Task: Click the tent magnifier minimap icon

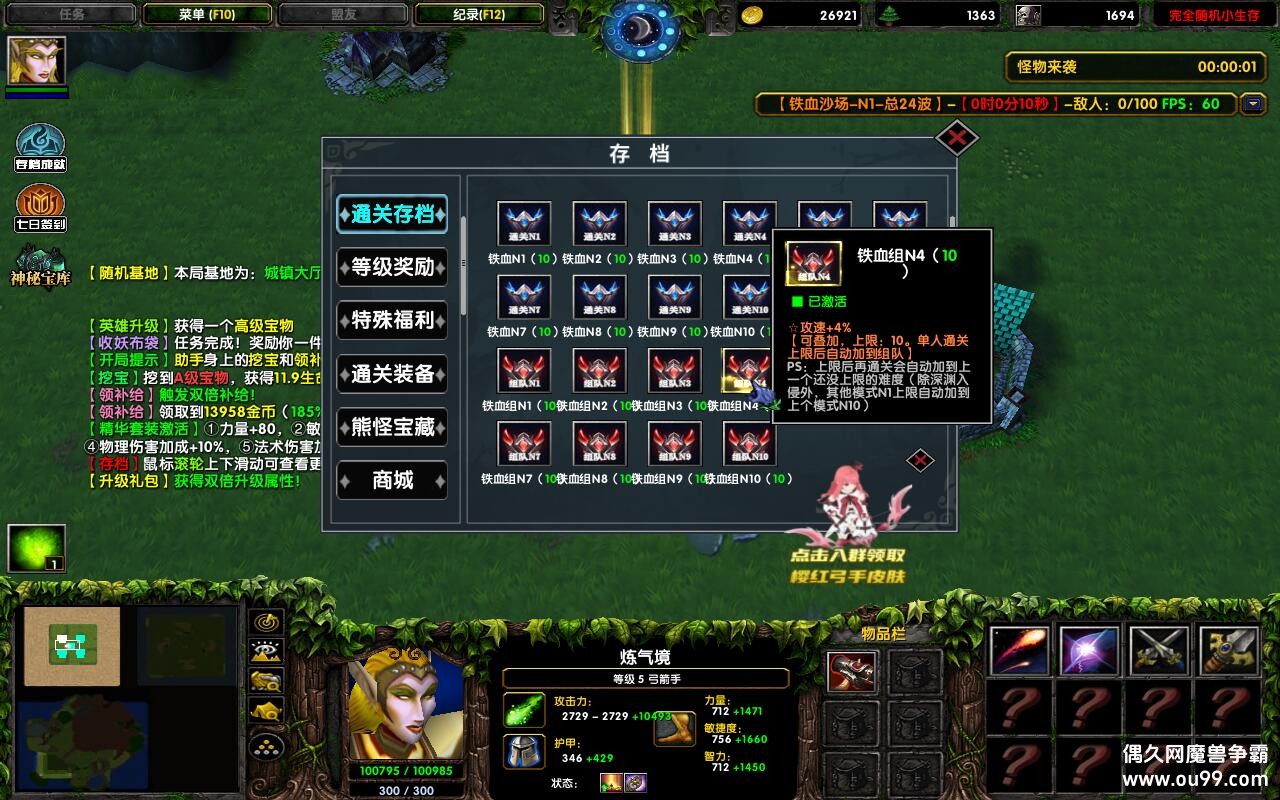Action: tap(265, 710)
